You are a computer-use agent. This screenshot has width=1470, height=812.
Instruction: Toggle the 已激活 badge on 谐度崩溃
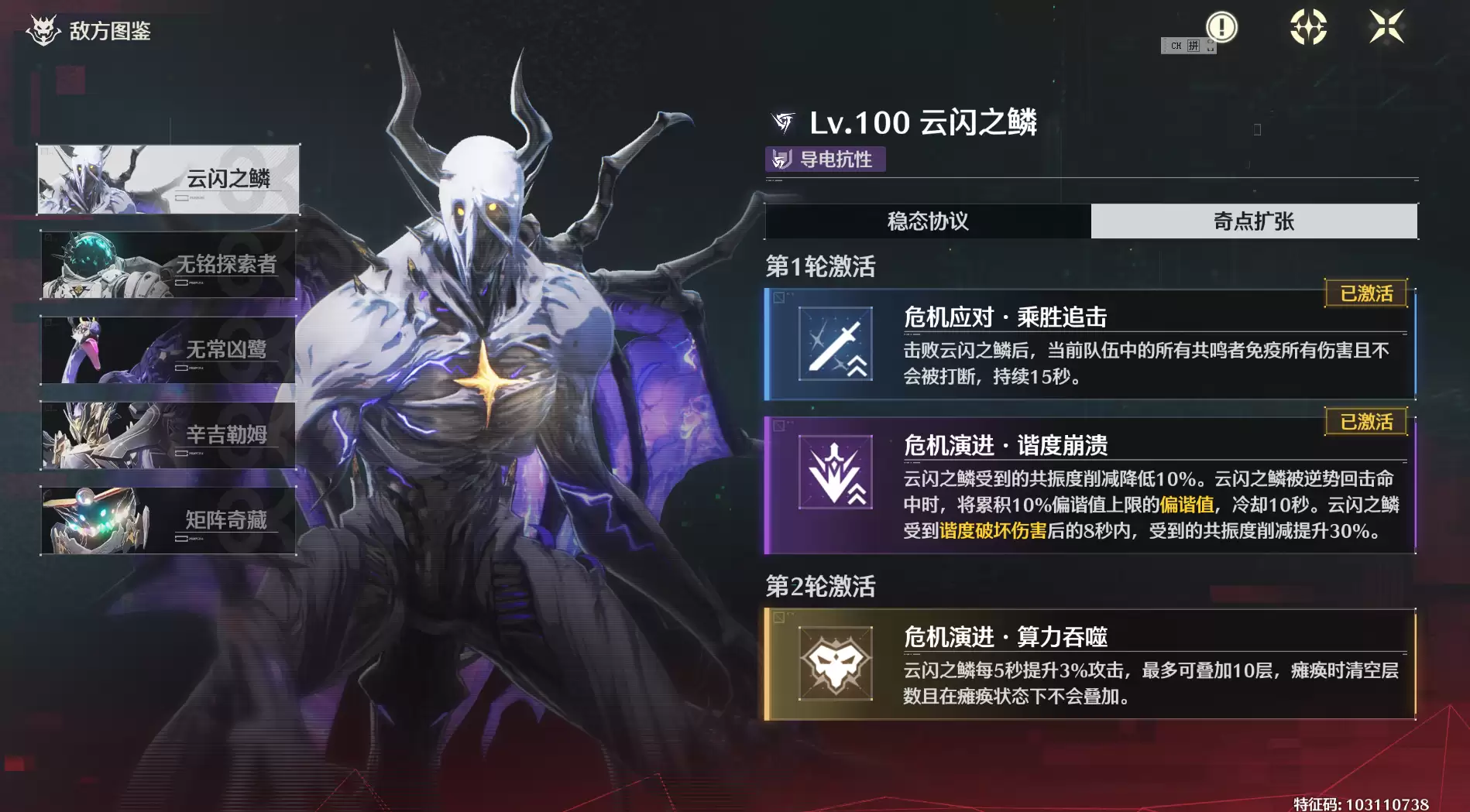point(1365,422)
